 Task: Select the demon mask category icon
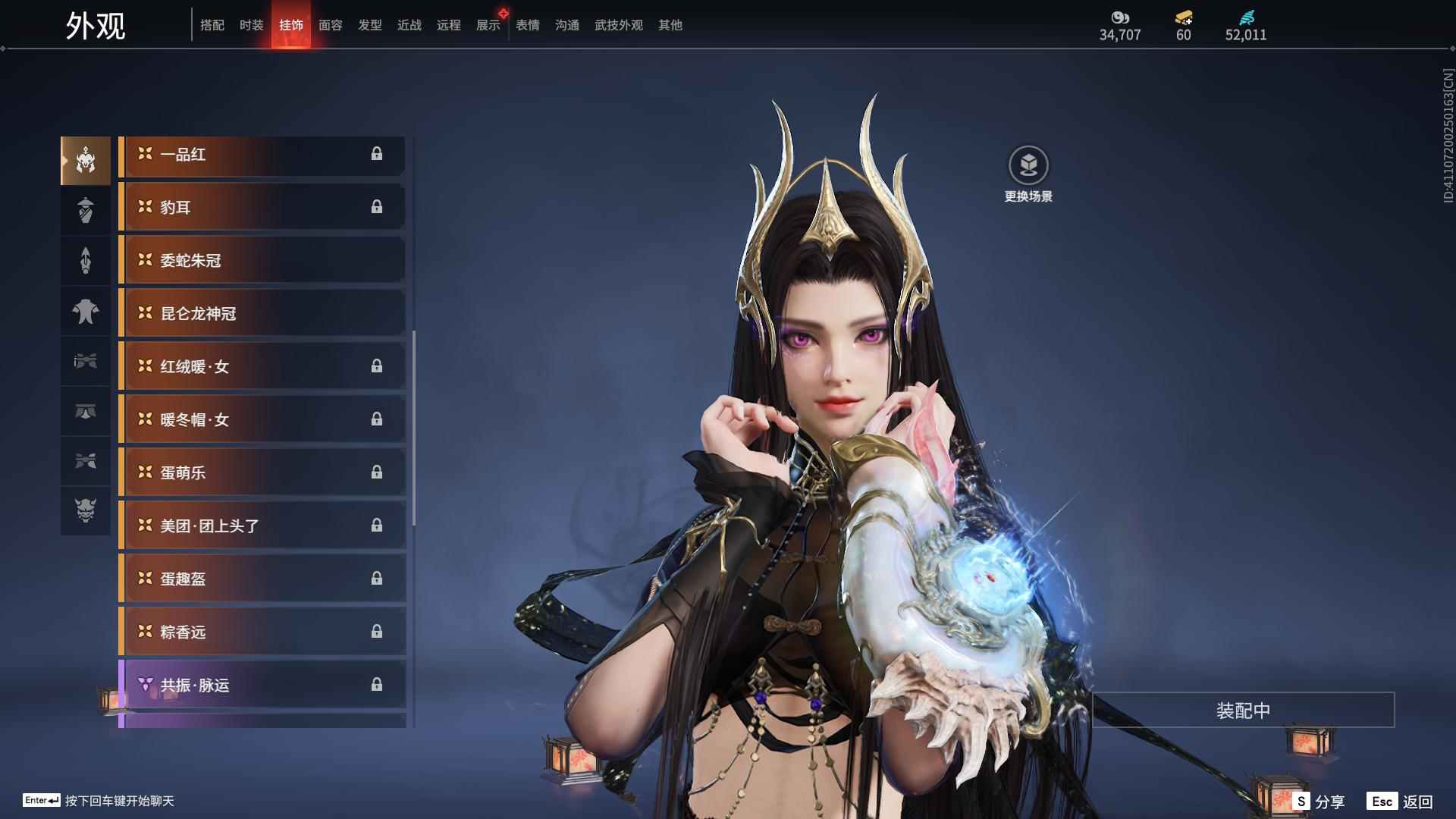86,510
